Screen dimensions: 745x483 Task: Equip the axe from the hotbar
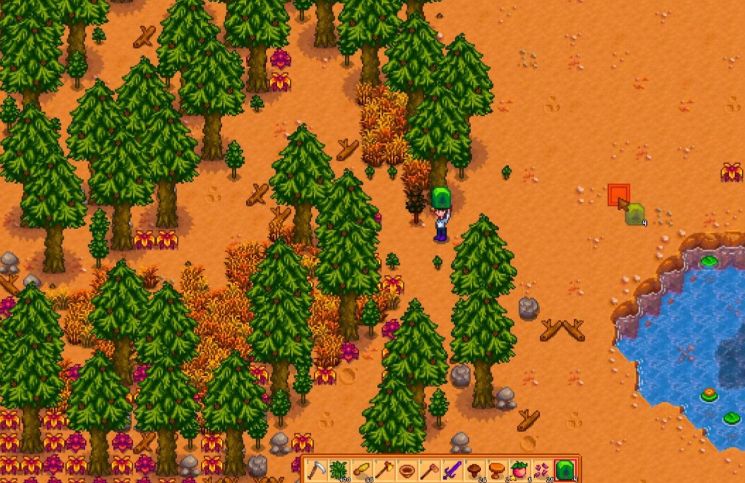point(382,470)
